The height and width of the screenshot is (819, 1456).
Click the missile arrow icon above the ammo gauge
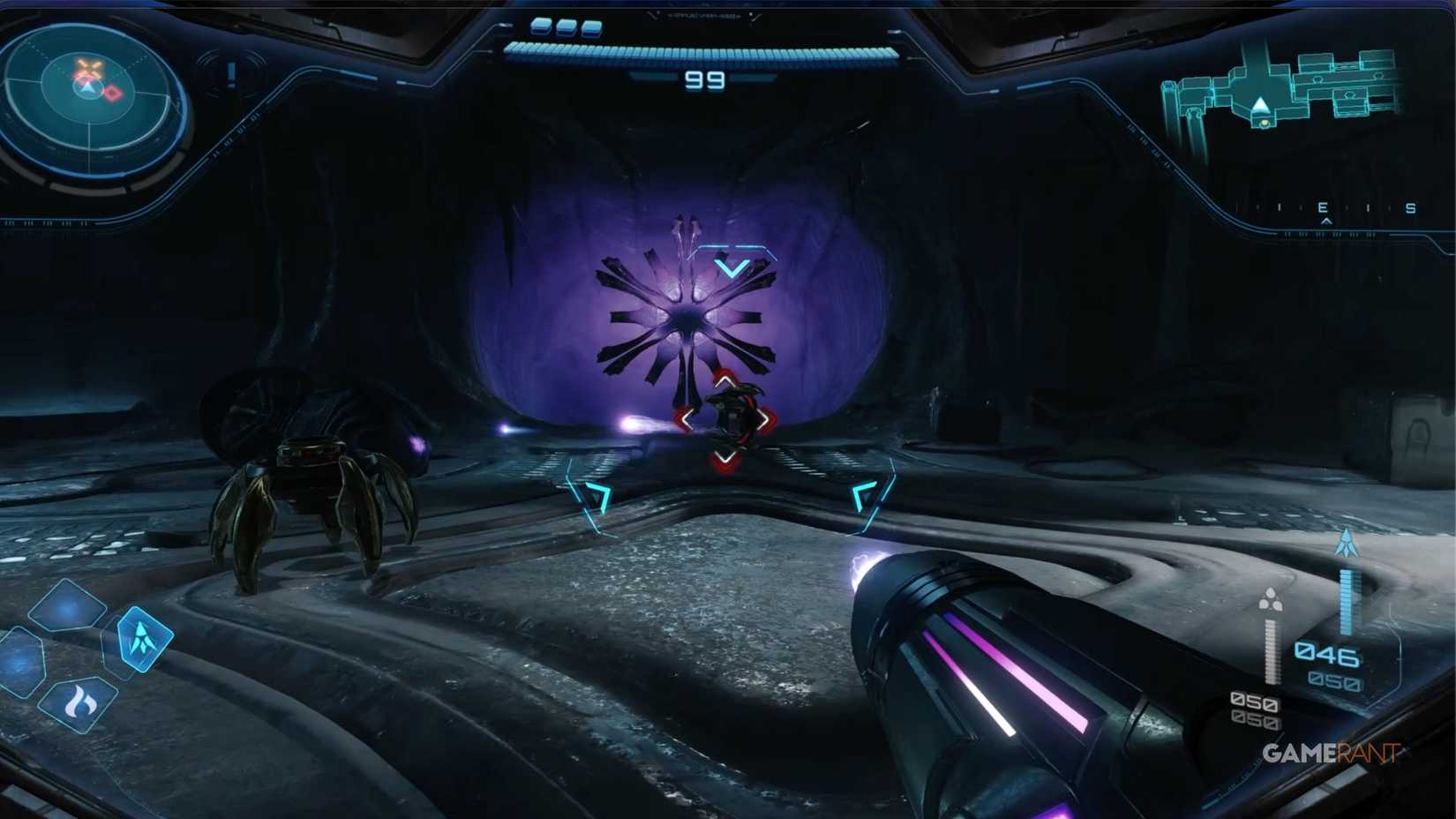click(x=1347, y=542)
